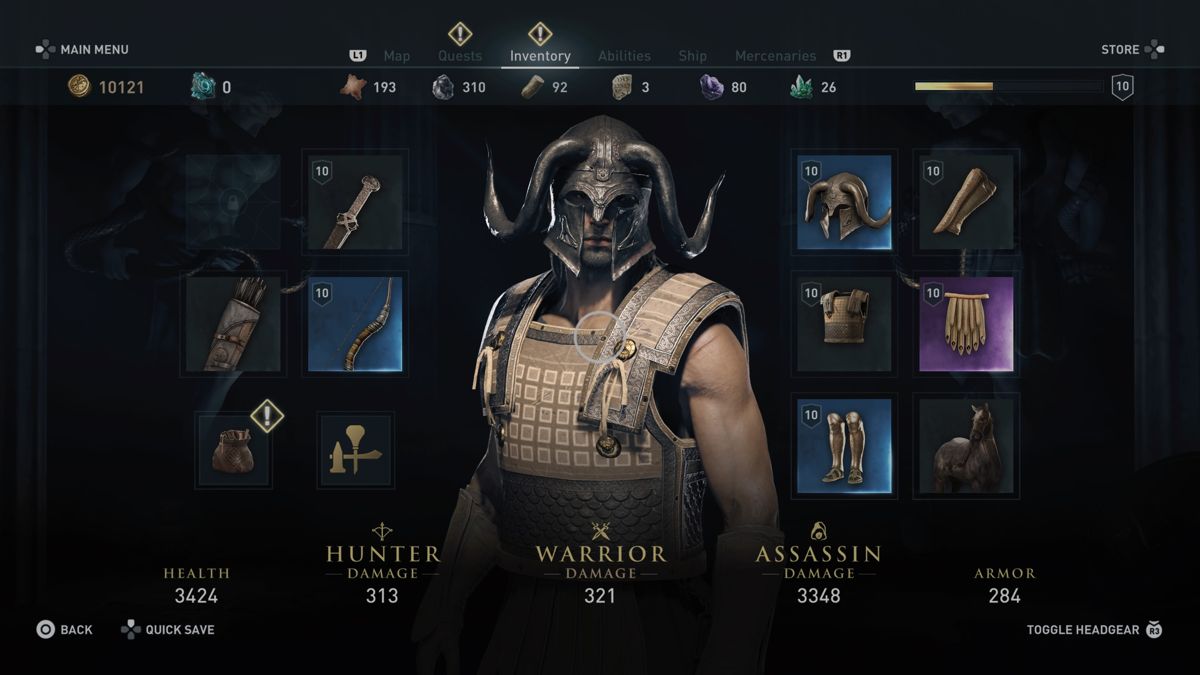Image resolution: width=1200 pixels, height=675 pixels.
Task: Pick the arm bracer slot
Action: pos(966,203)
